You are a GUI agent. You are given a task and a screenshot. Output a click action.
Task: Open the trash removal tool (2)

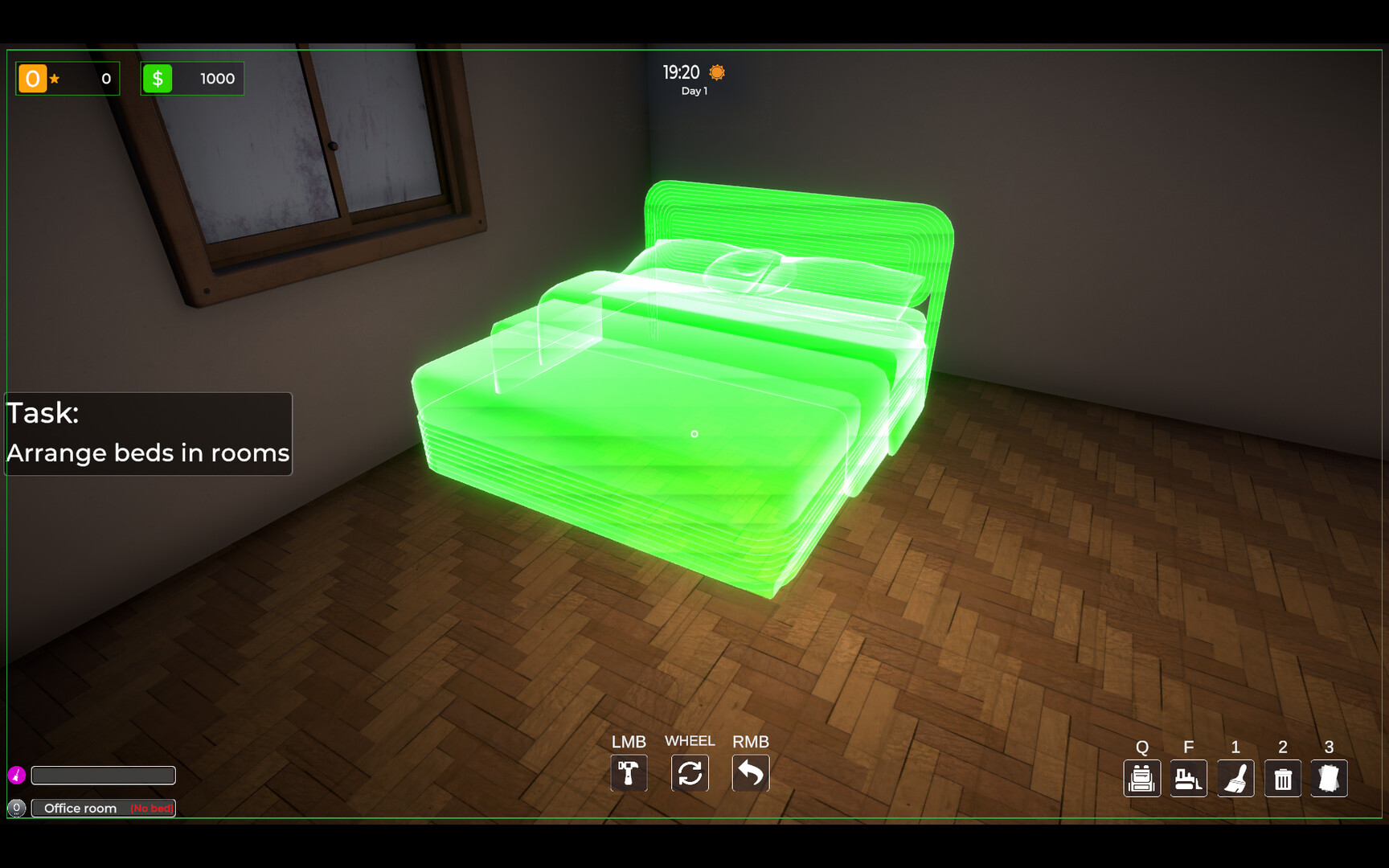(x=1282, y=778)
